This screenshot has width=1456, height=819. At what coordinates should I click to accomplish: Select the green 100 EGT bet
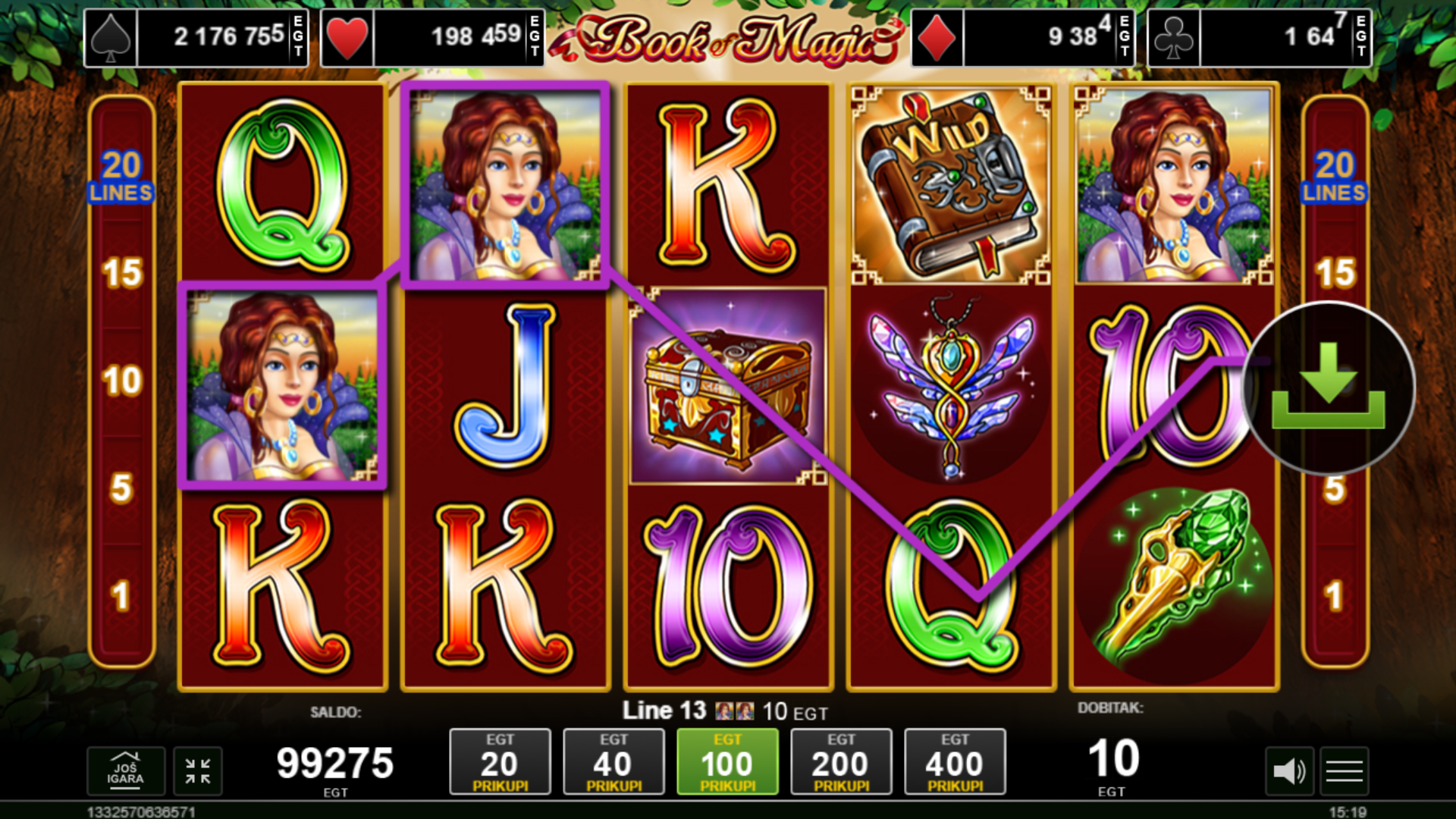[x=727, y=762]
